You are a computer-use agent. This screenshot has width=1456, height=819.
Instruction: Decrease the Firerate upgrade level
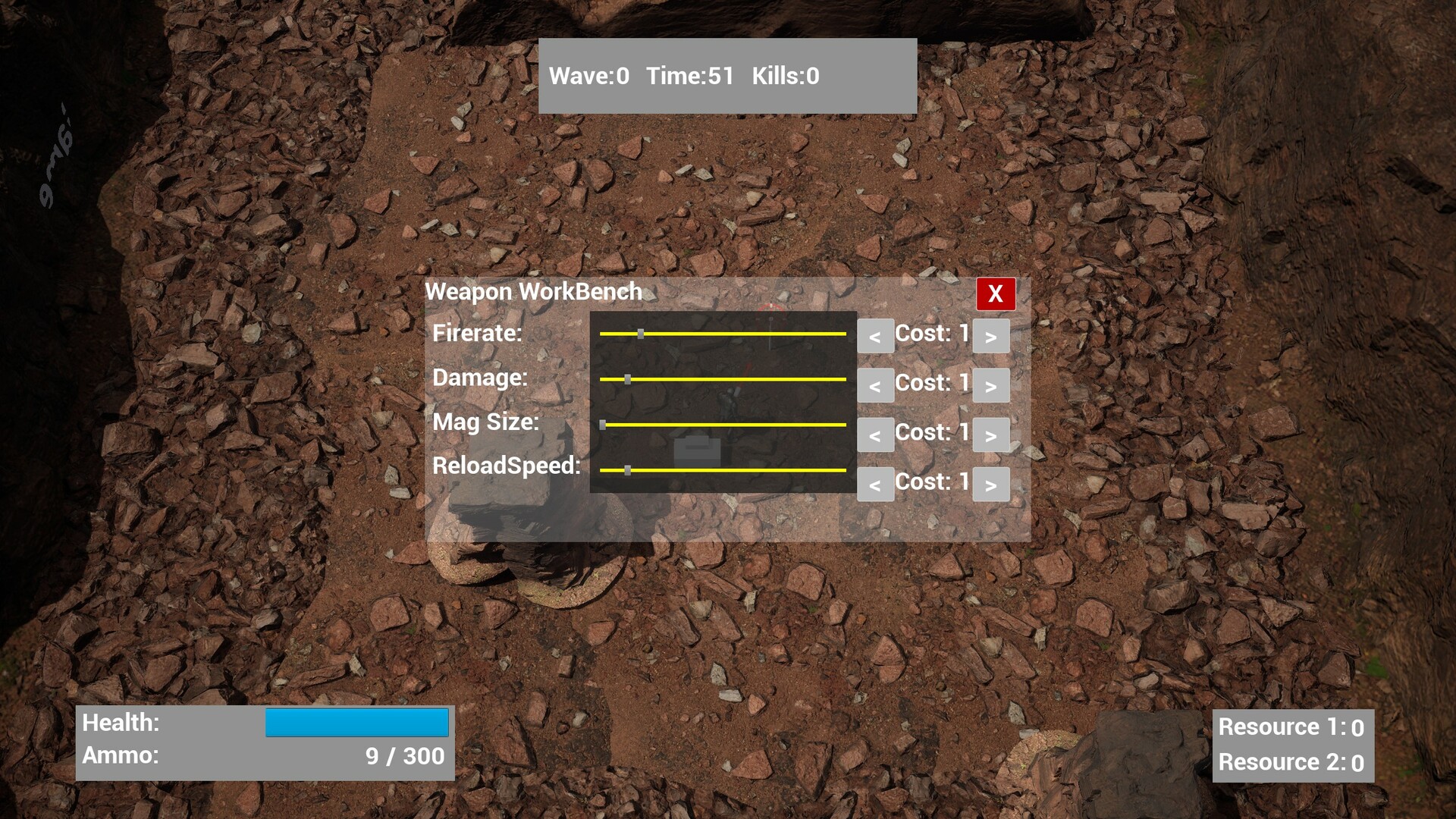point(875,336)
